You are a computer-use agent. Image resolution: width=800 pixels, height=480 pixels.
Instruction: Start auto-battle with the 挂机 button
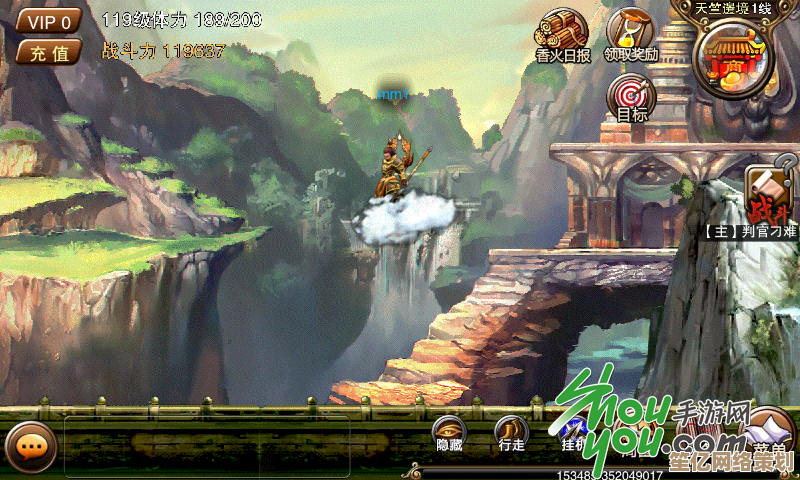coord(573,433)
